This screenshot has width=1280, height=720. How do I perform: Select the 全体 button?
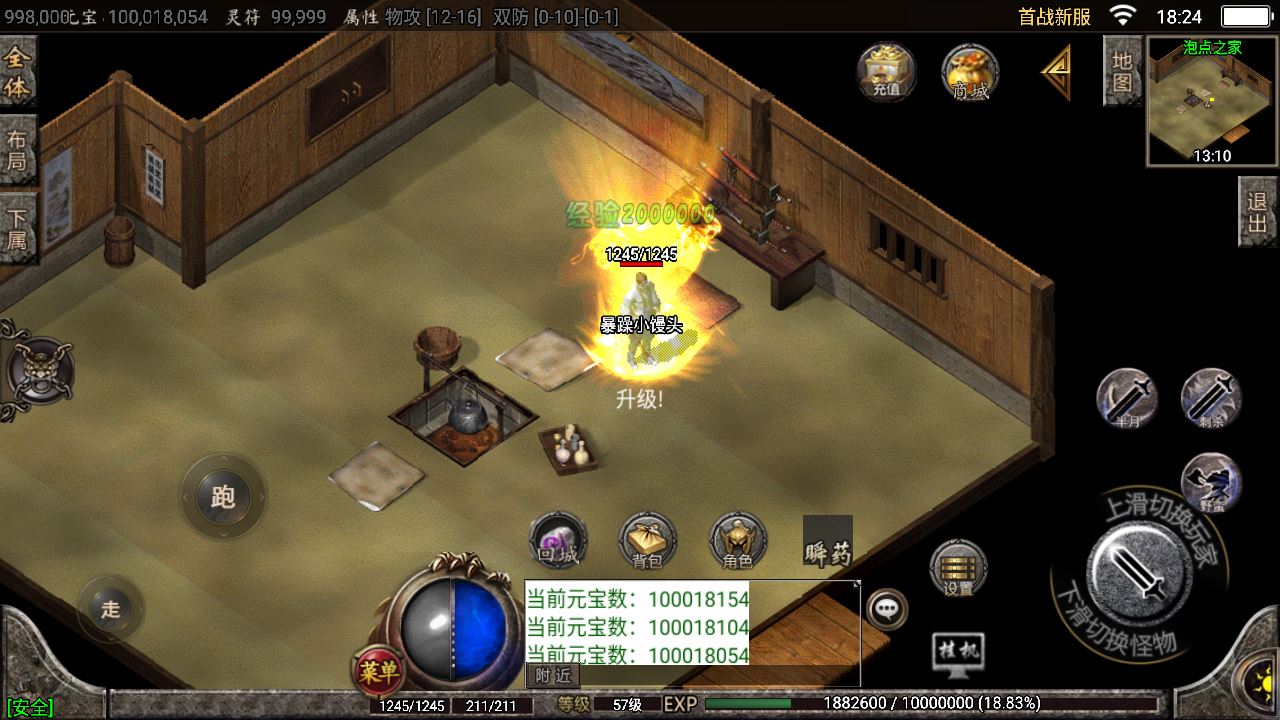[18, 72]
